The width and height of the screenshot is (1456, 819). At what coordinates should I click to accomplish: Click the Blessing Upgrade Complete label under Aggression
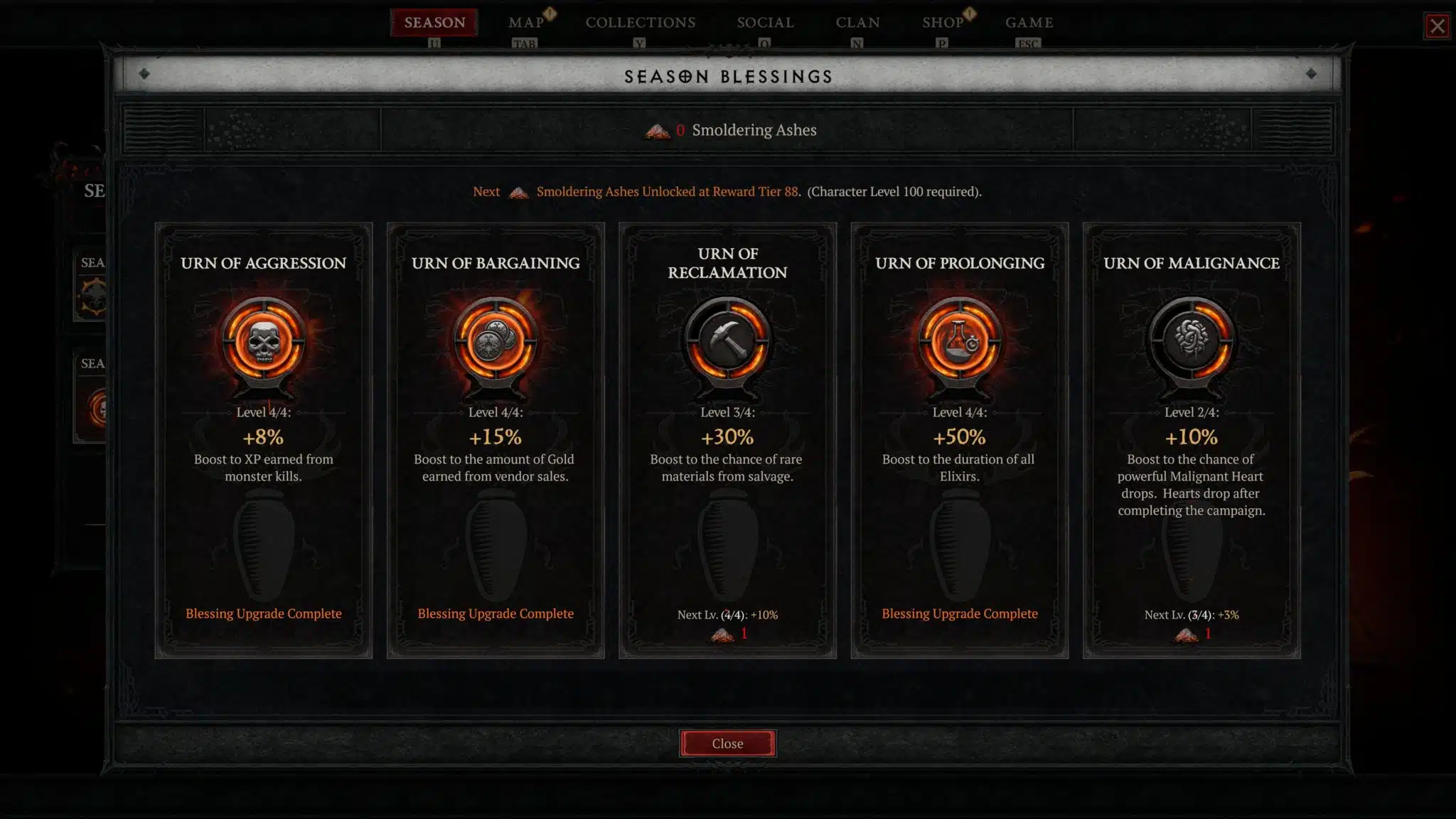click(264, 613)
